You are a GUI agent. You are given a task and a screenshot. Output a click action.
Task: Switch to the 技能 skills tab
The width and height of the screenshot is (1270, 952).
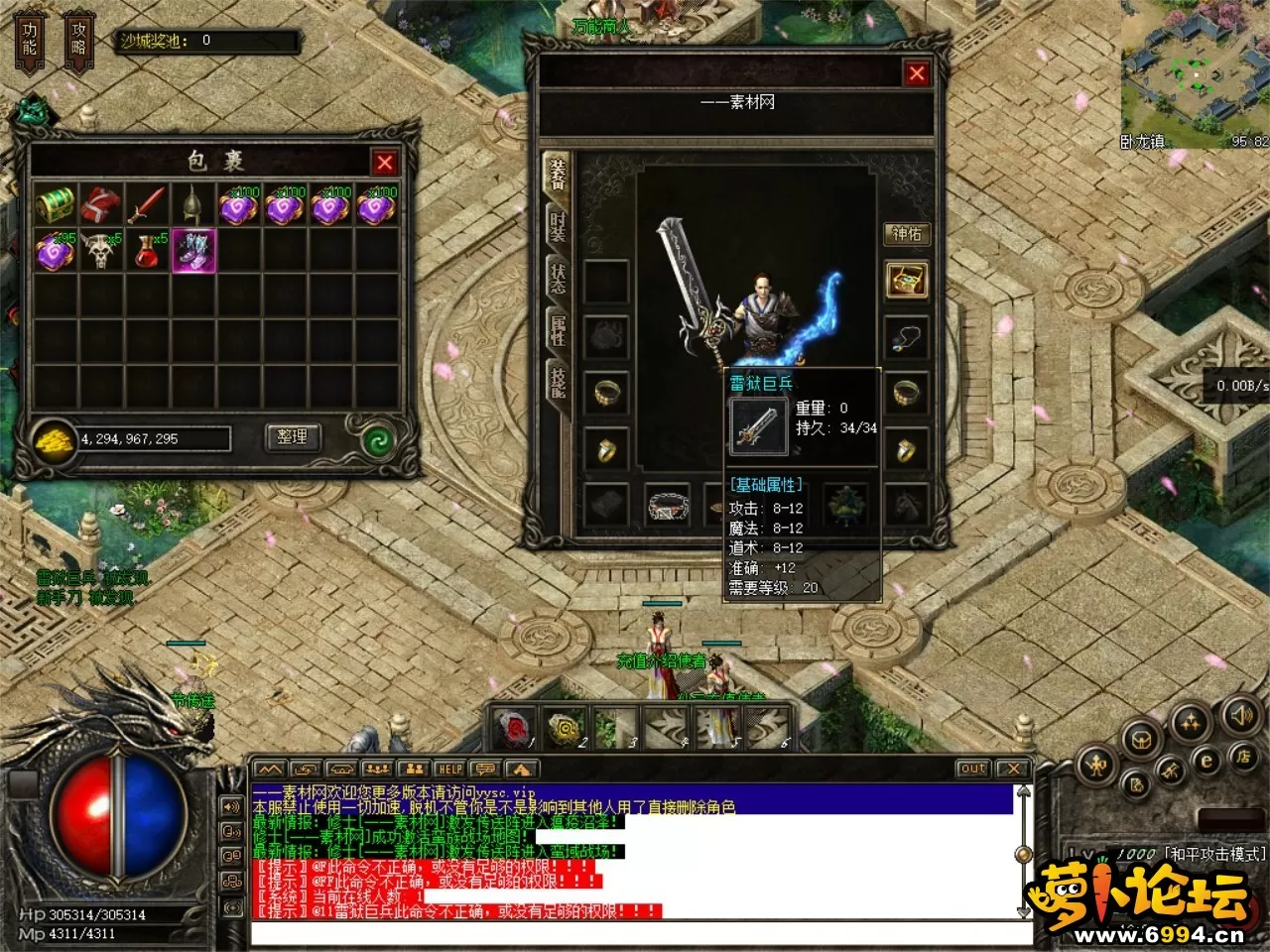tap(557, 381)
